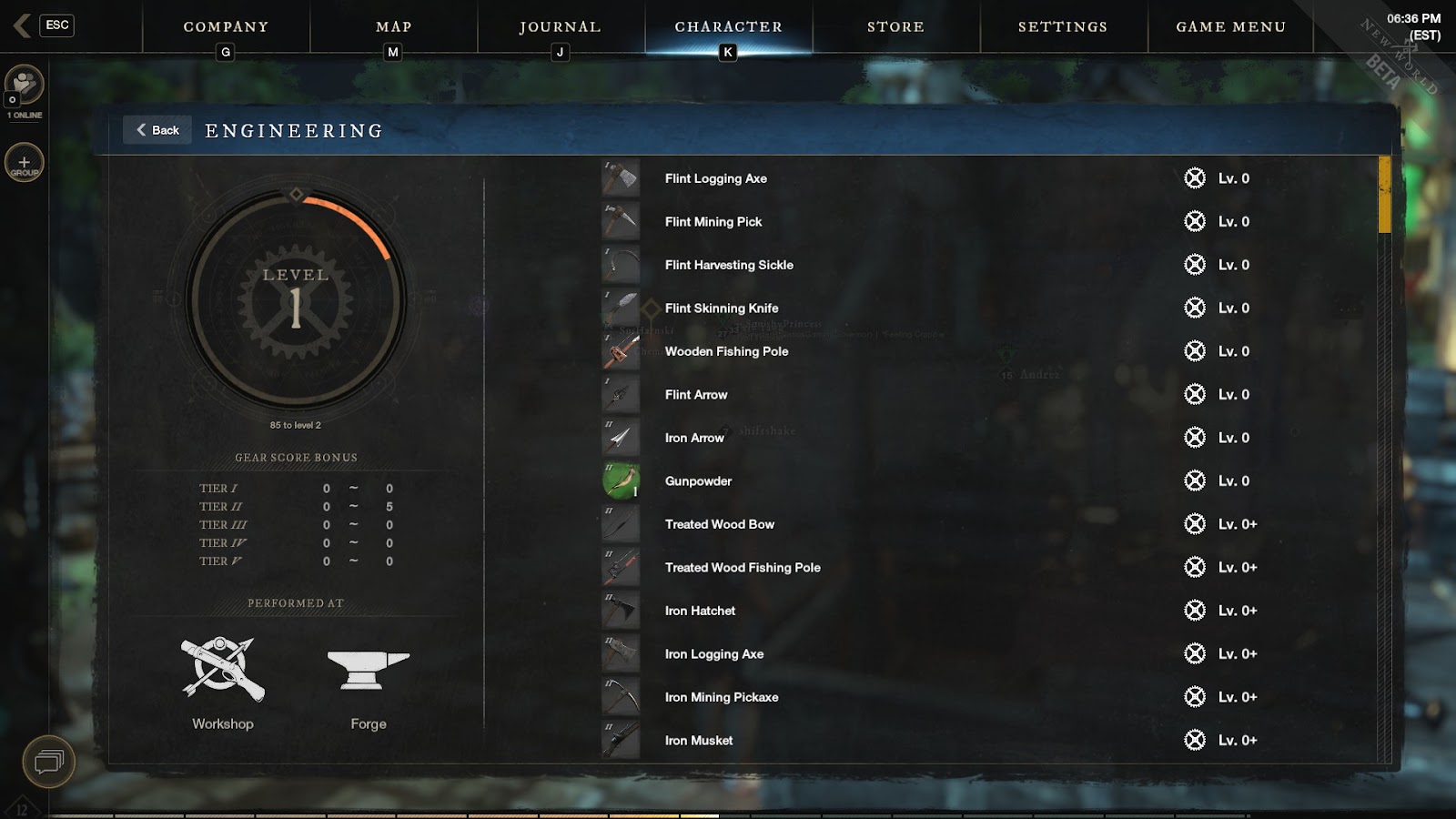Screen dimensions: 1456x819
Task: Open the chat window icon
Action: [x=48, y=761]
